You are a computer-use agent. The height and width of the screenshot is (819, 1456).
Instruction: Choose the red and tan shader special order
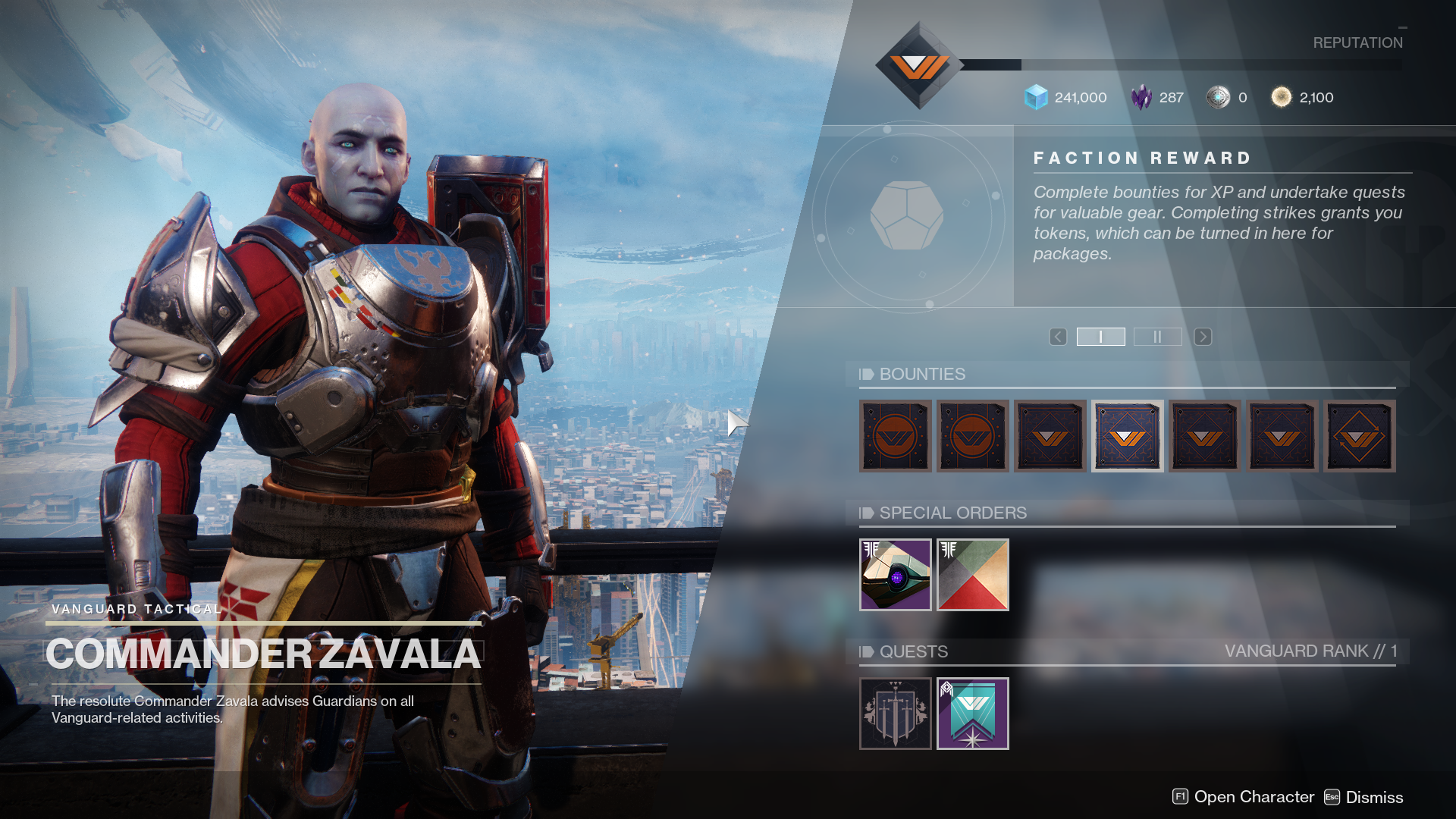coord(972,575)
